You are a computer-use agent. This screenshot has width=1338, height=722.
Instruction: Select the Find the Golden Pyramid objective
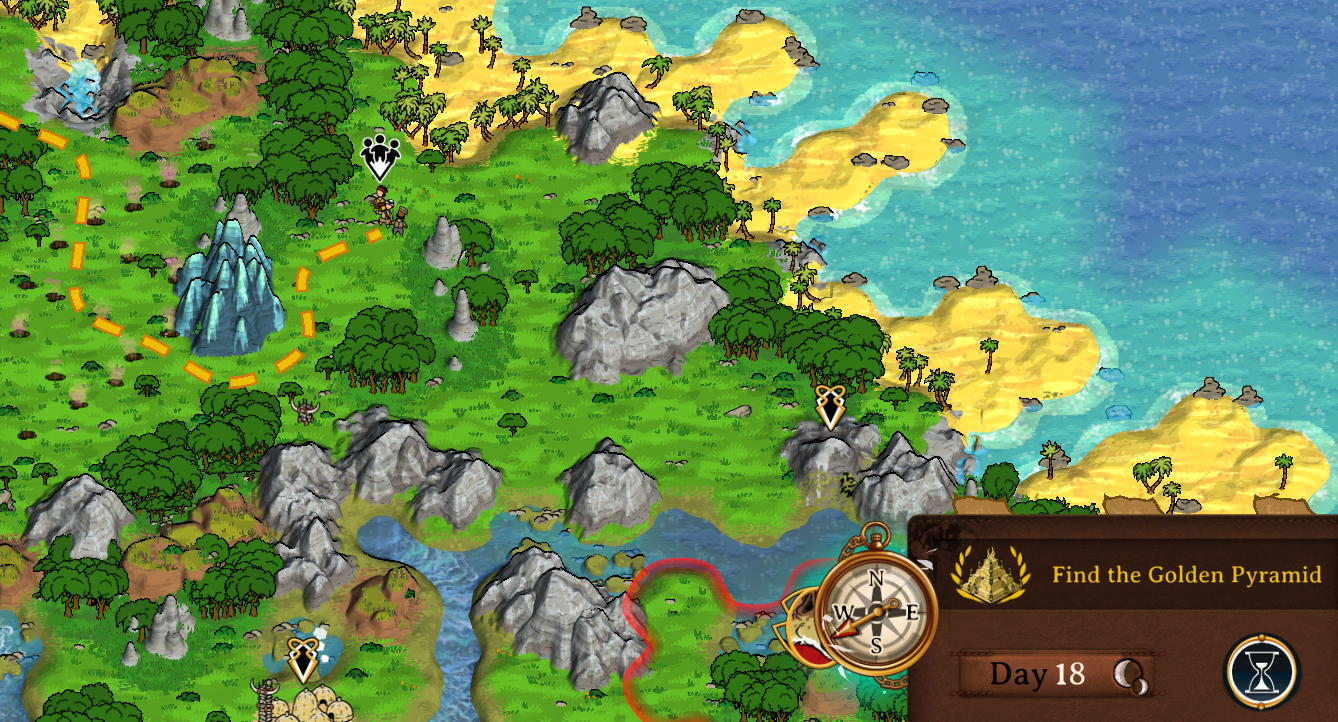tap(1186, 575)
